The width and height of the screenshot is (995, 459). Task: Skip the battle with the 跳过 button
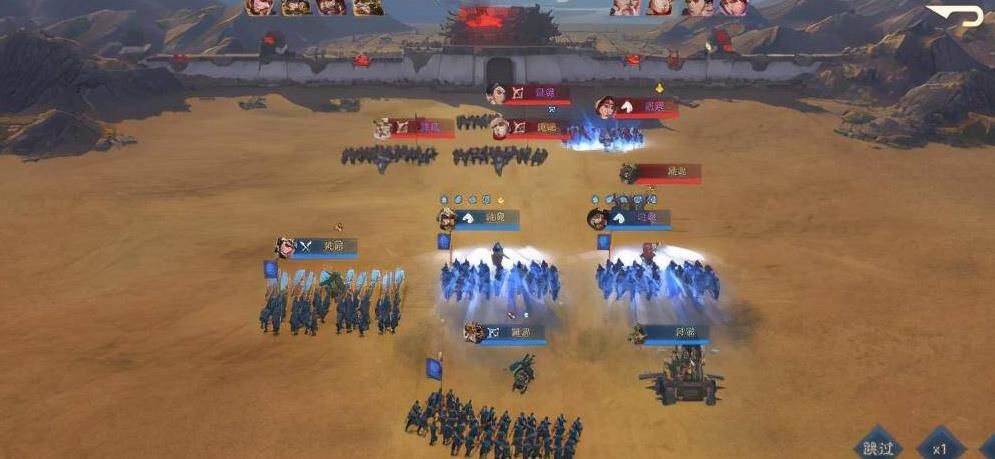(877, 447)
